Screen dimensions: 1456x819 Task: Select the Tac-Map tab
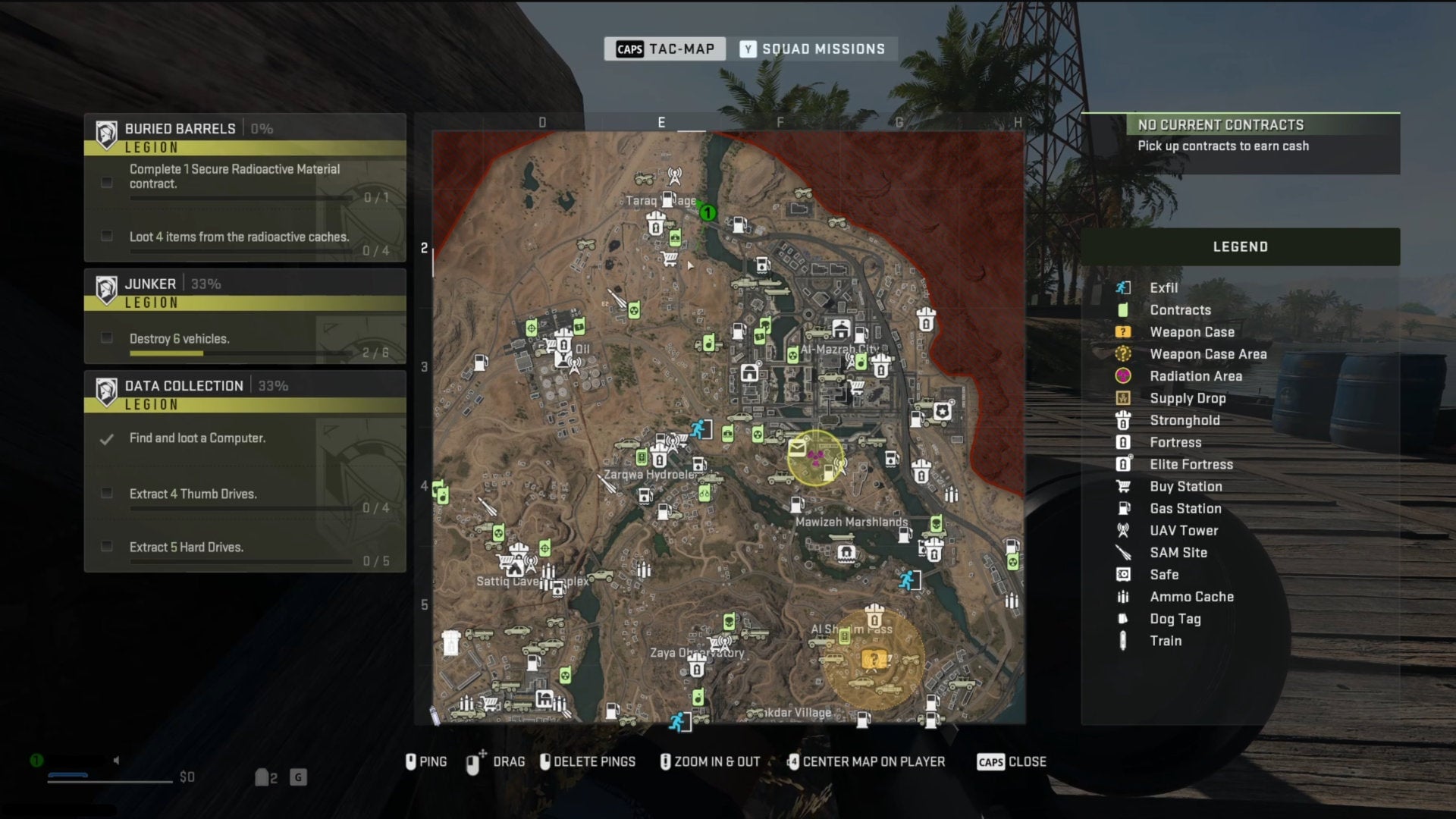[664, 48]
